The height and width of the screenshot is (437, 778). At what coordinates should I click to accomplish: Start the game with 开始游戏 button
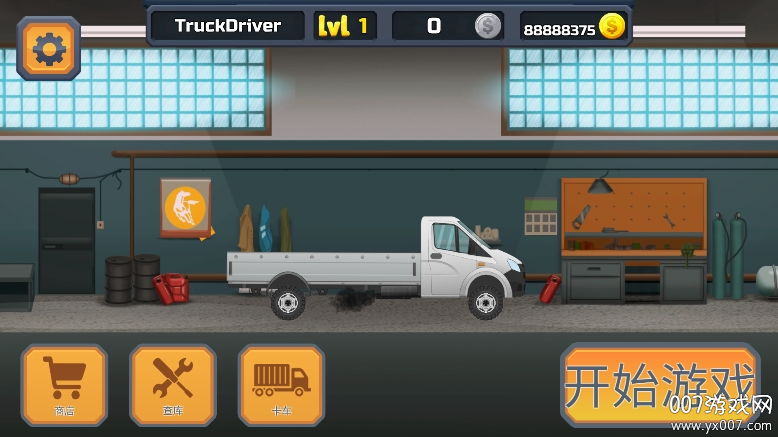click(658, 385)
